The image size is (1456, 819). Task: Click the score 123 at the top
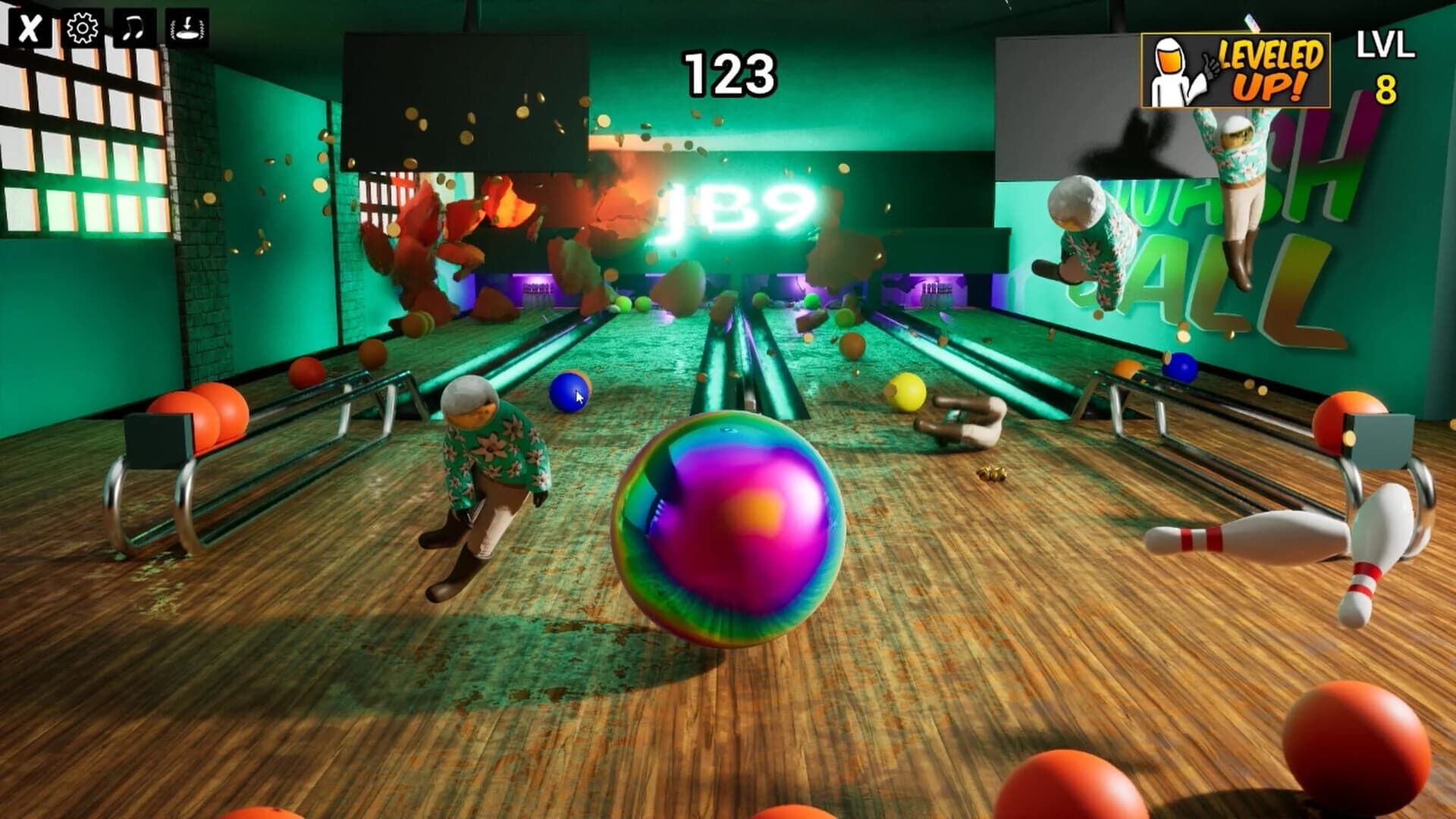tap(730, 74)
